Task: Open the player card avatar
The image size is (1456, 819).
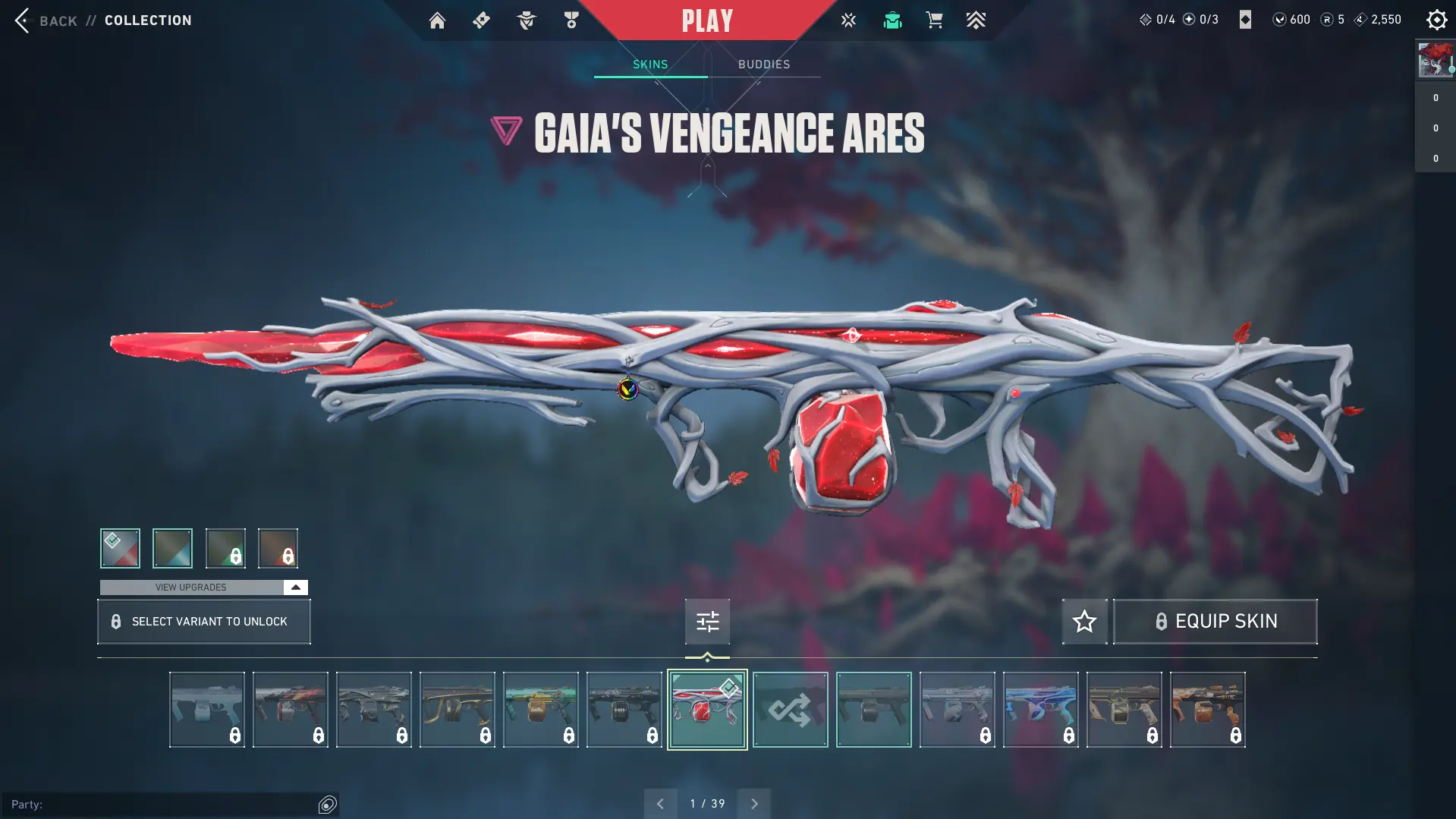Action: coord(1435,60)
